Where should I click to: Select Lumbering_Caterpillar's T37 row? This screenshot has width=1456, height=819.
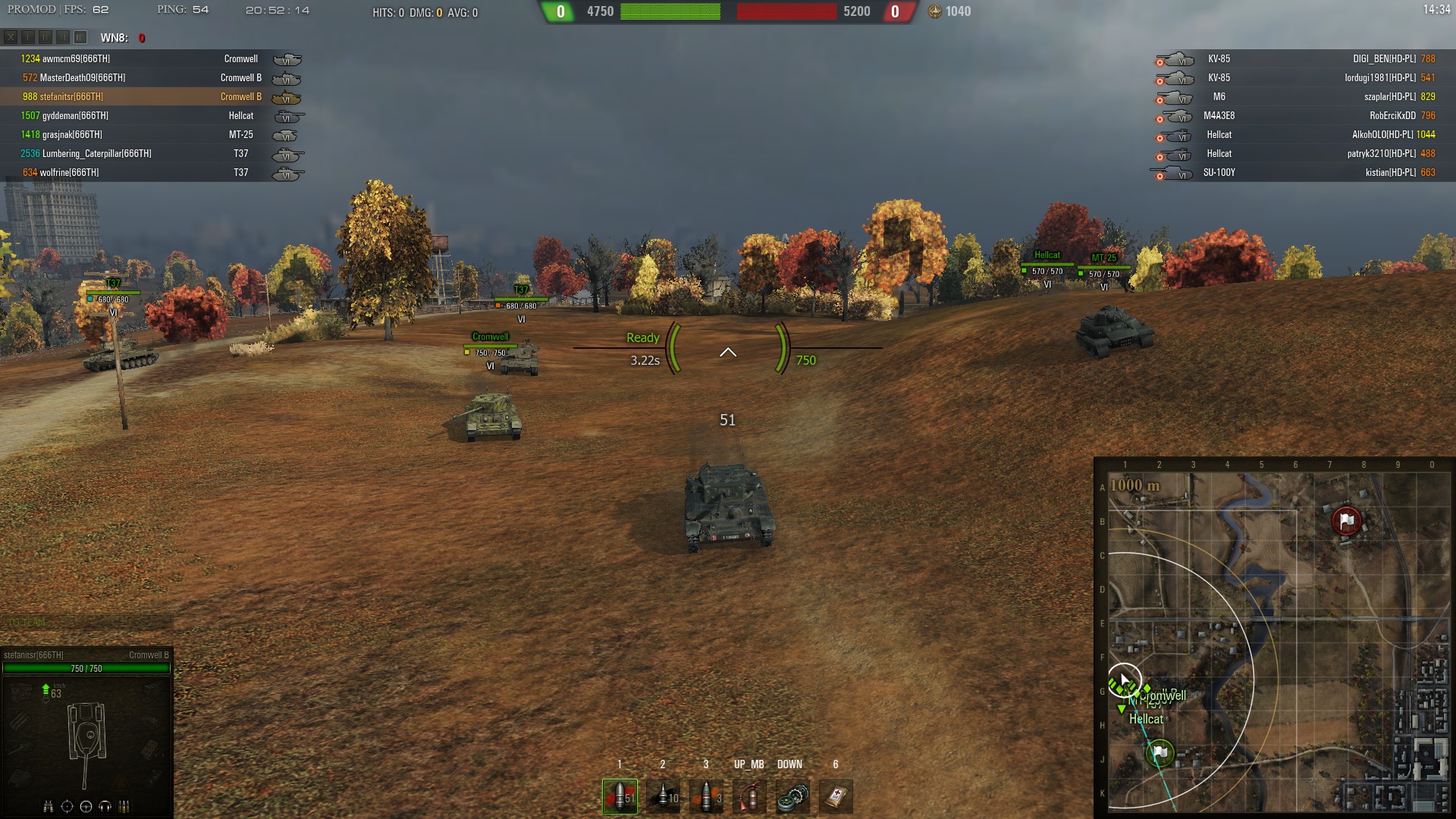(x=152, y=154)
